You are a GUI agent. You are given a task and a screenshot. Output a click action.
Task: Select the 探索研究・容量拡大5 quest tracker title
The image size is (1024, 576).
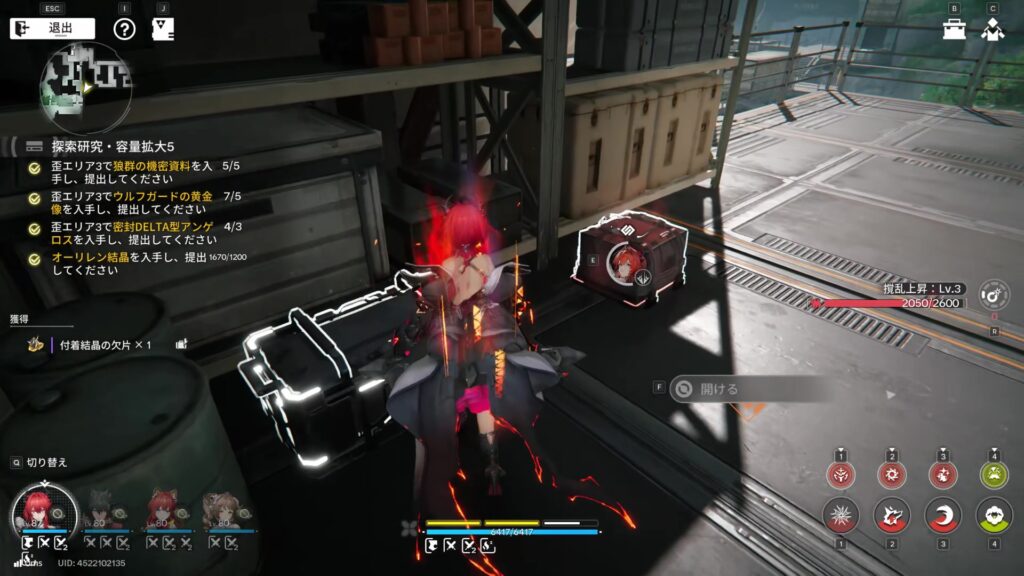120,146
